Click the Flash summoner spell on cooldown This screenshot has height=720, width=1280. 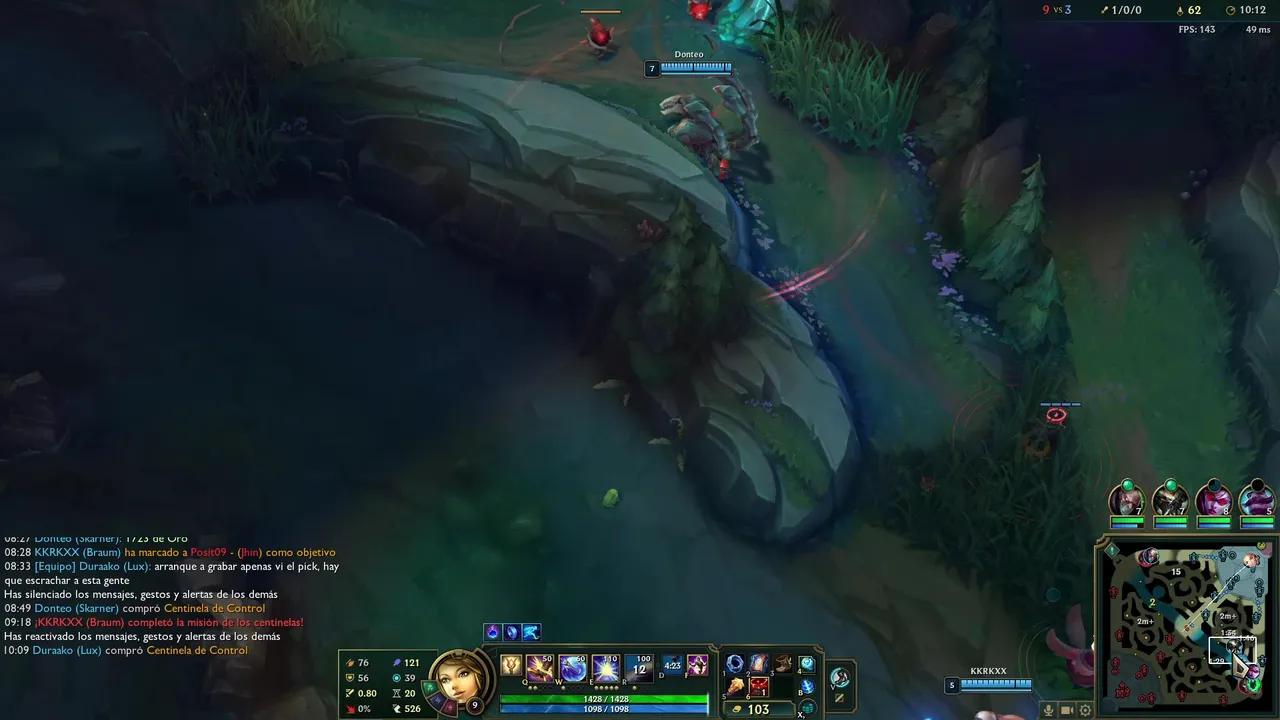[671, 664]
